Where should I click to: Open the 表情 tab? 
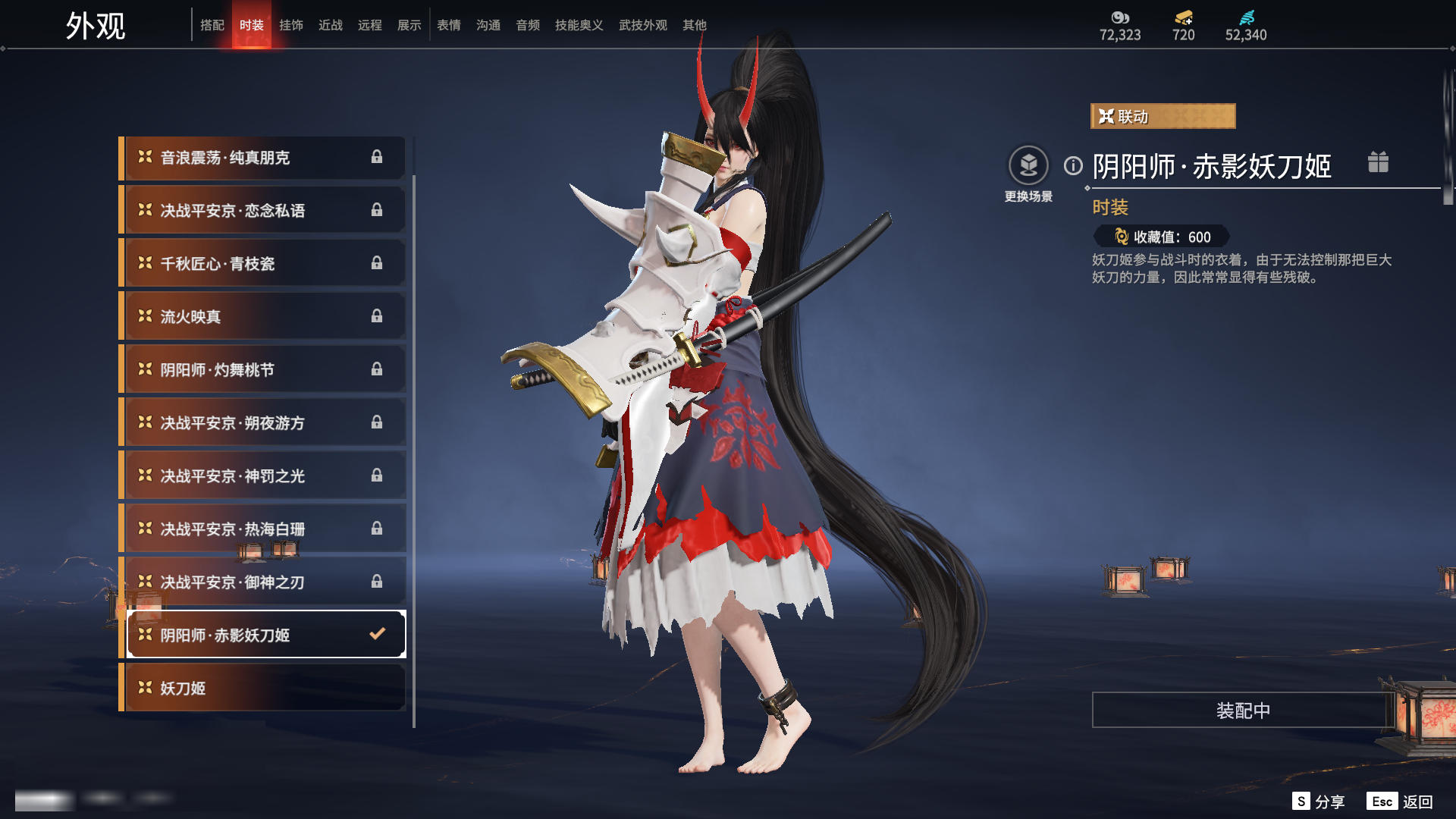click(x=448, y=25)
